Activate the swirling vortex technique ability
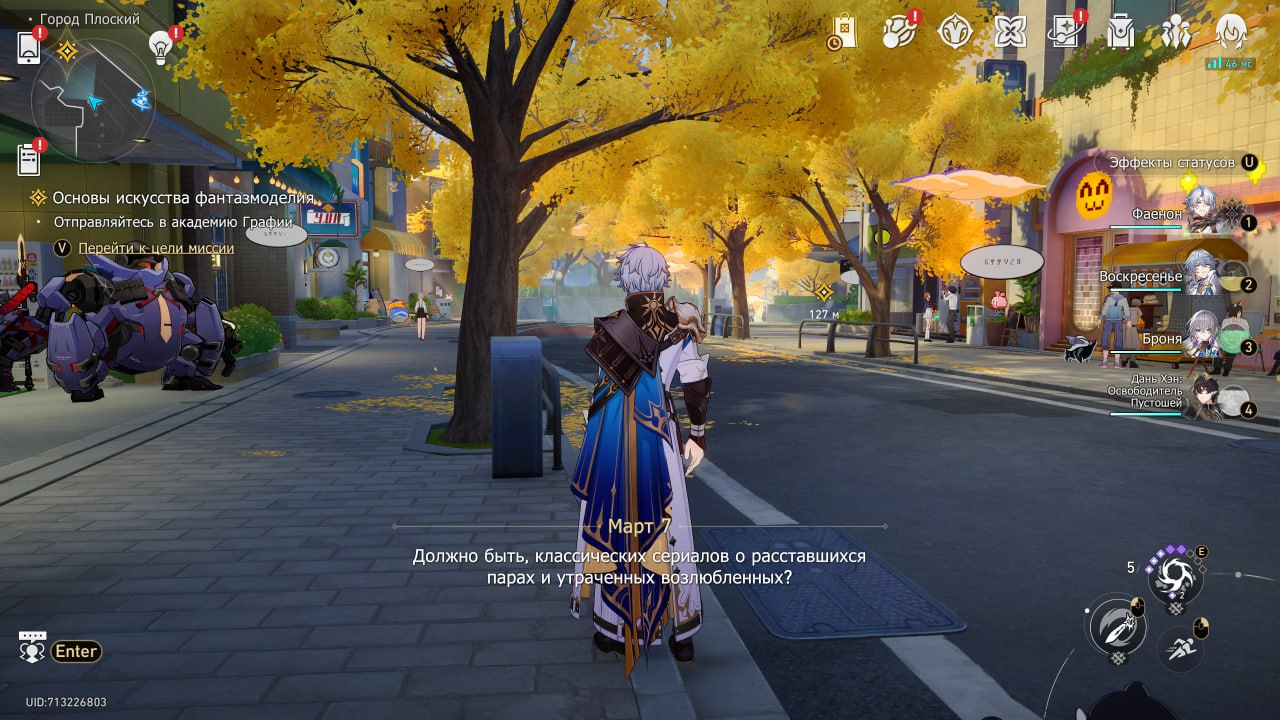The height and width of the screenshot is (720, 1280). point(1175,578)
